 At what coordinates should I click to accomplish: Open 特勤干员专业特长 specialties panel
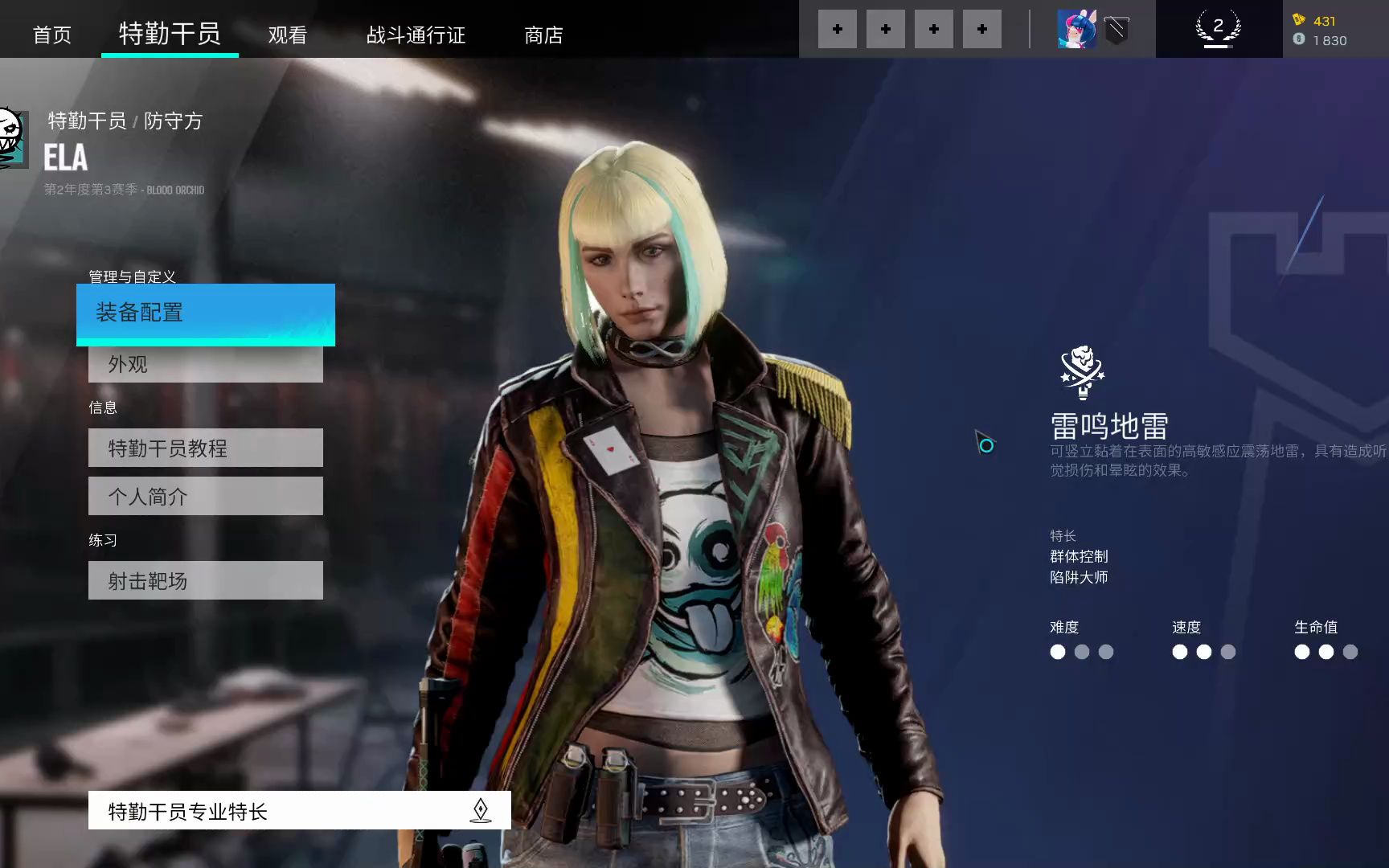pos(299,810)
